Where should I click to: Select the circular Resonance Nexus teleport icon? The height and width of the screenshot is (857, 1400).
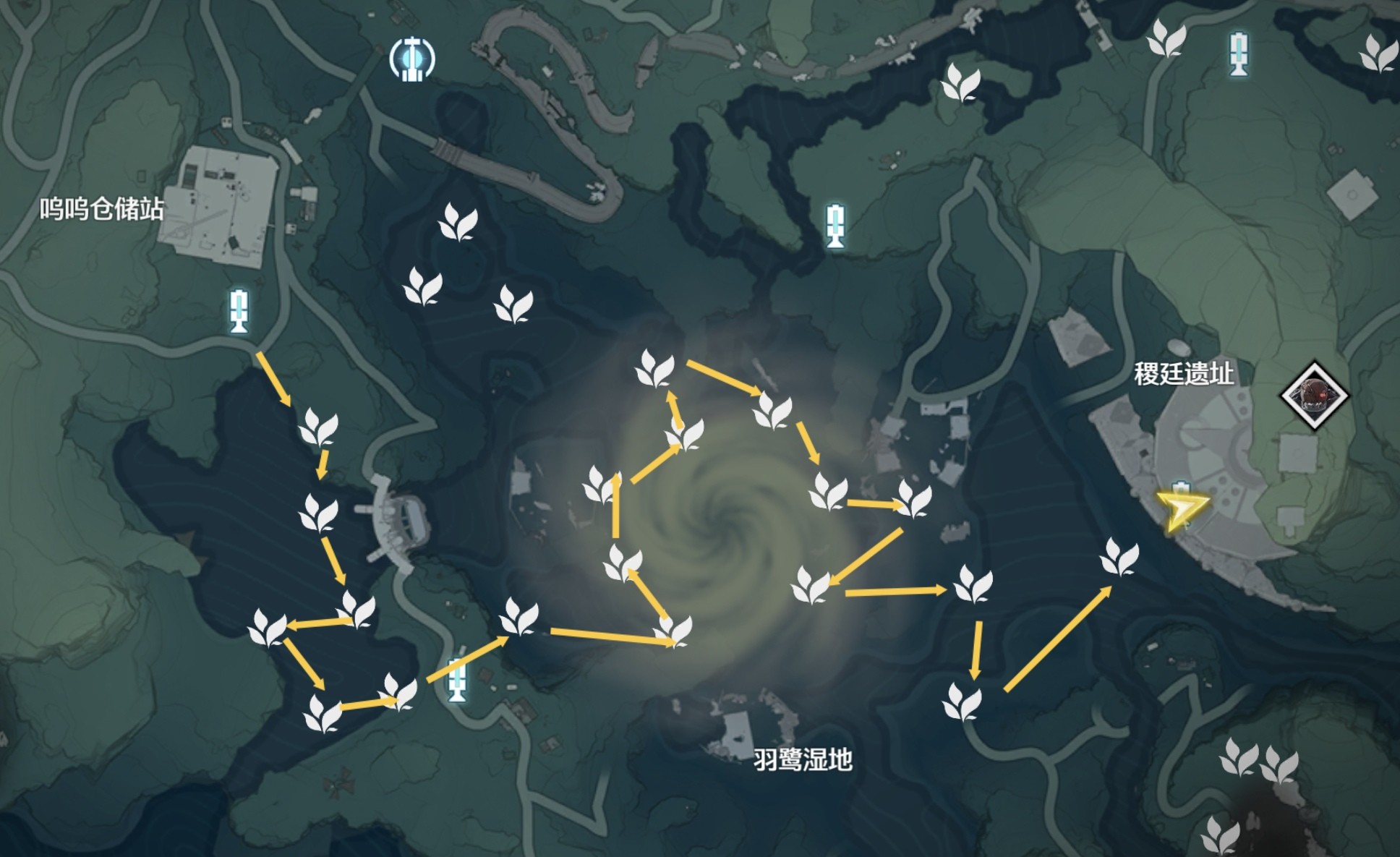pos(412,58)
